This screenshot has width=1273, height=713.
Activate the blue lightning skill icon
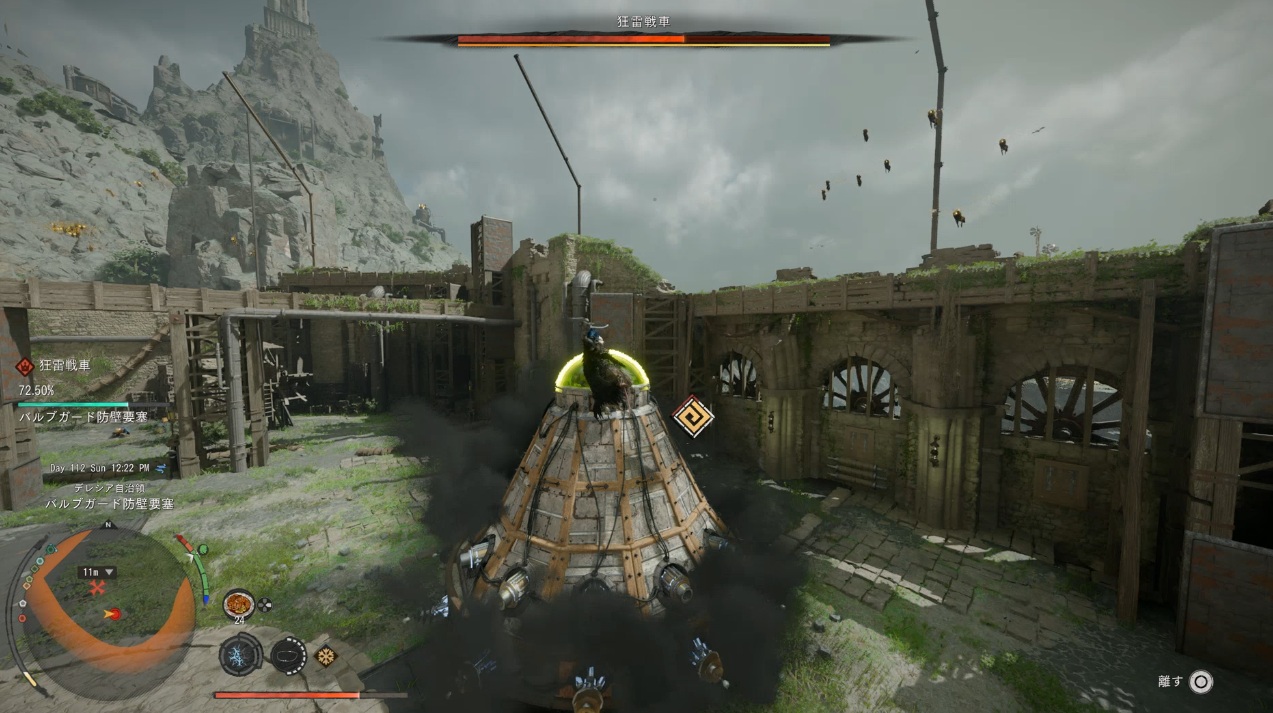[x=240, y=655]
